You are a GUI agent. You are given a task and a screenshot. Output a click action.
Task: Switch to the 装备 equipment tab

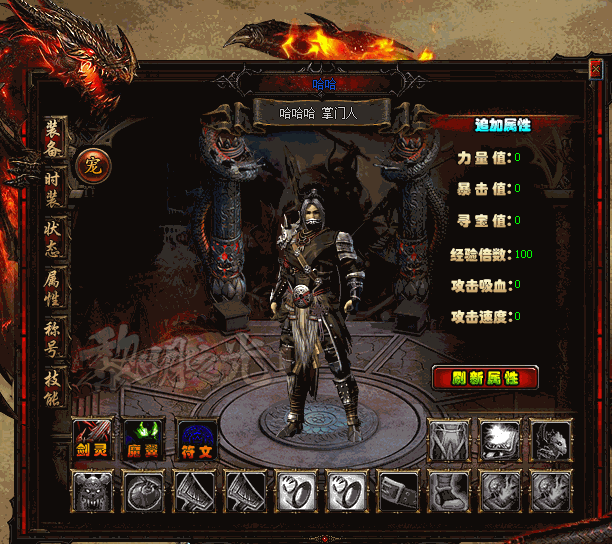point(54,137)
